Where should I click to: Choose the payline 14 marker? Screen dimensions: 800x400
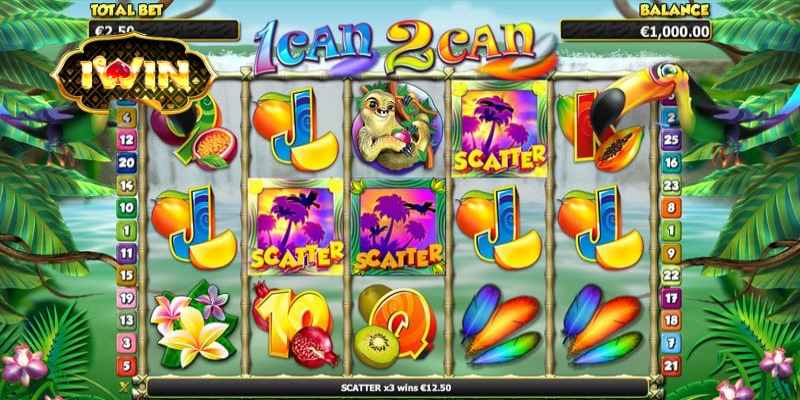[x=127, y=185]
